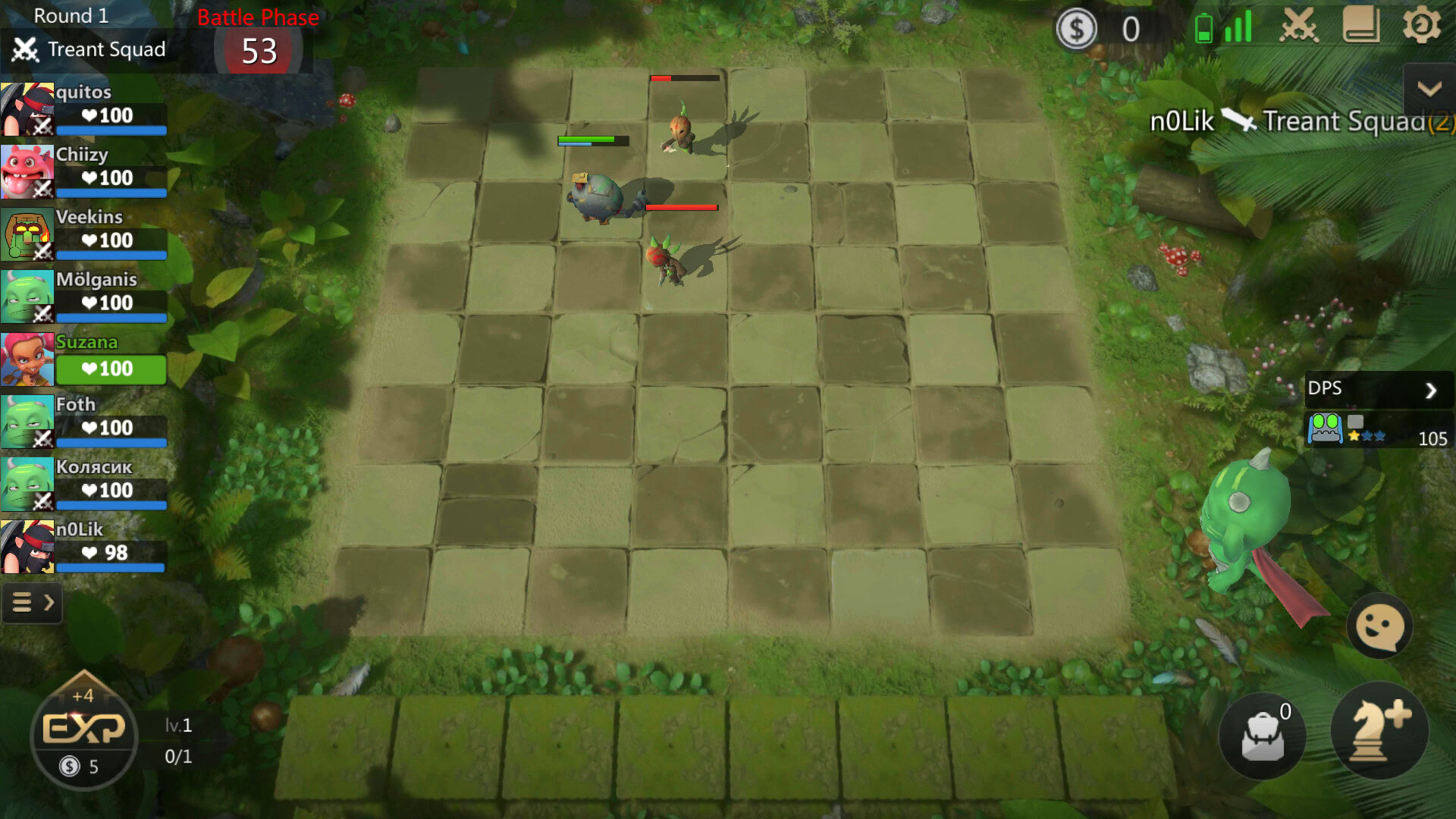Open the settings gear icon
Viewport: 1456px width, 819px height.
pos(1422,25)
